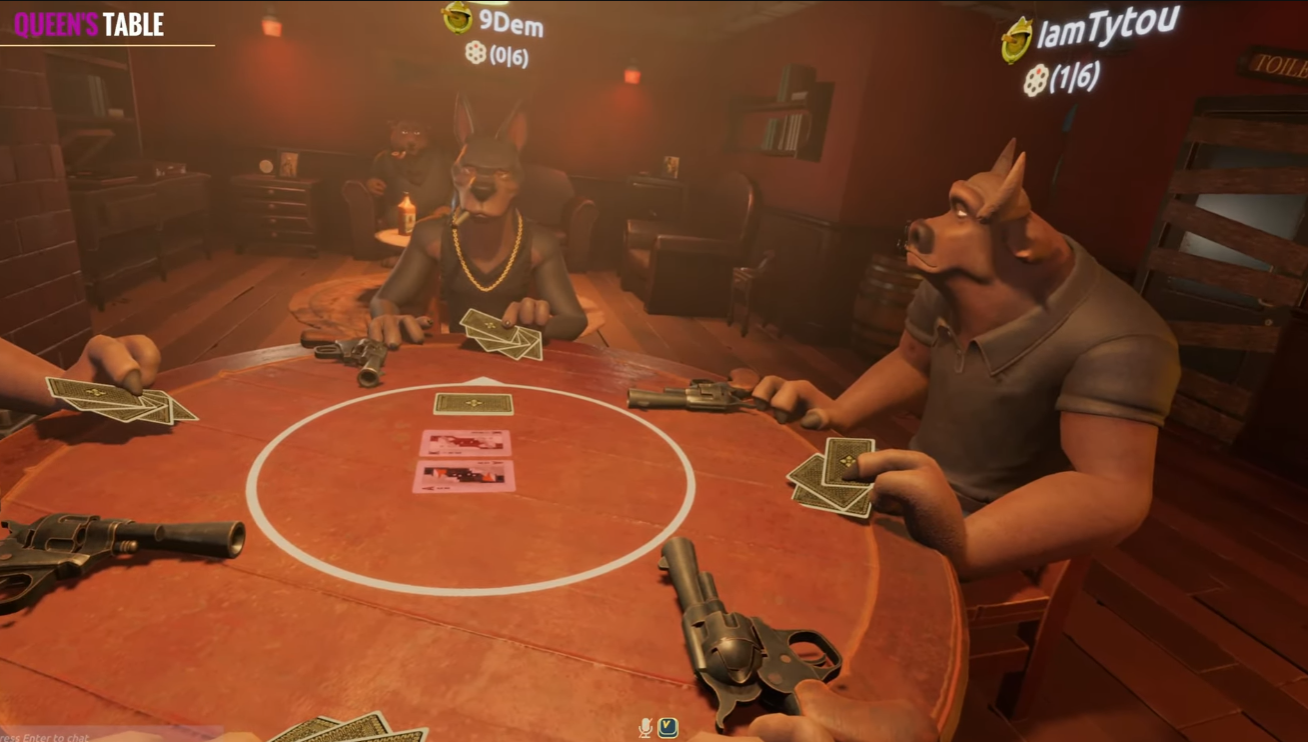Open the chat box at the bottom left
The width and height of the screenshot is (1308, 742).
[x=60, y=736]
